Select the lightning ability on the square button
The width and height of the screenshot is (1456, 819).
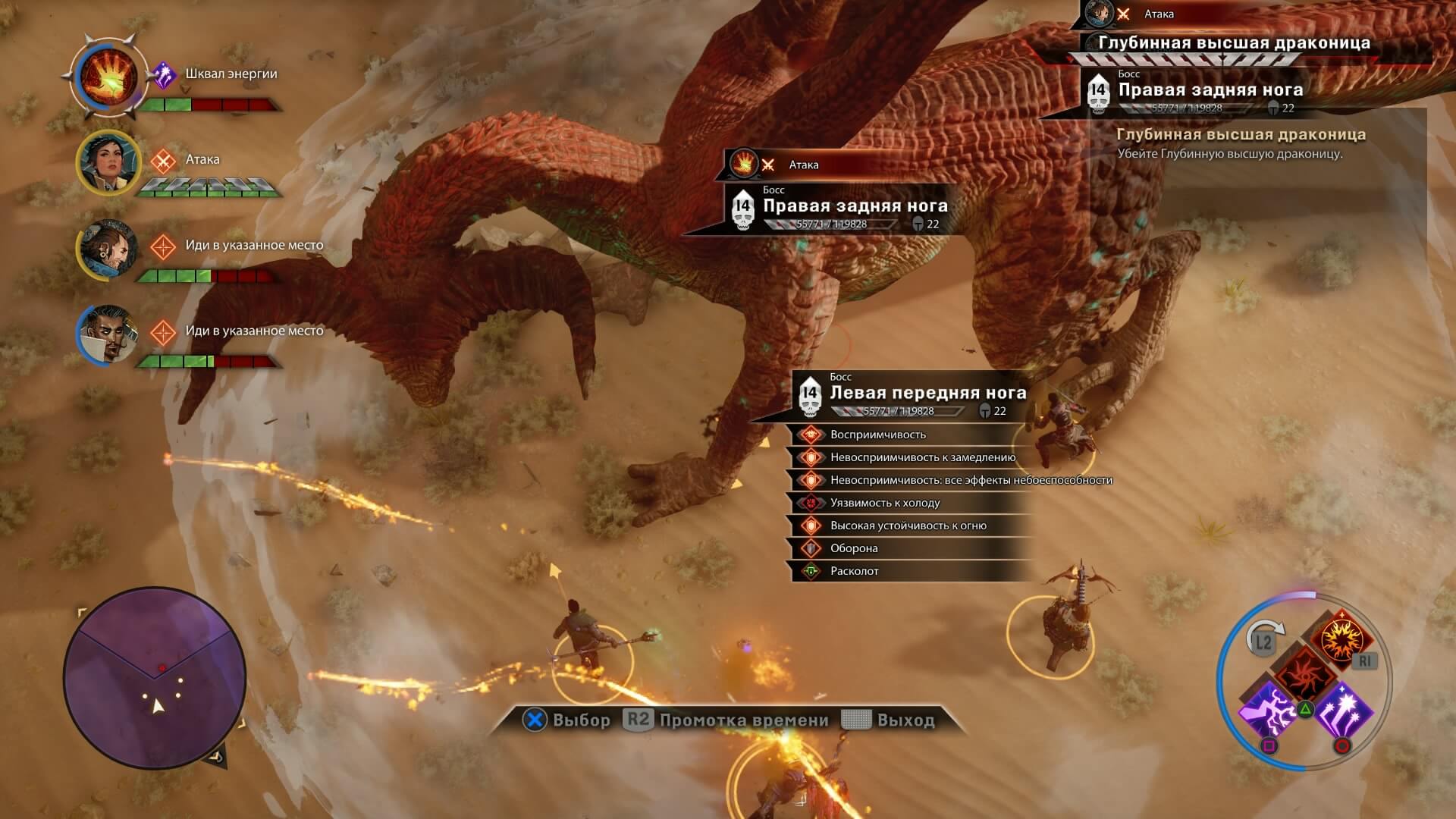[1268, 714]
